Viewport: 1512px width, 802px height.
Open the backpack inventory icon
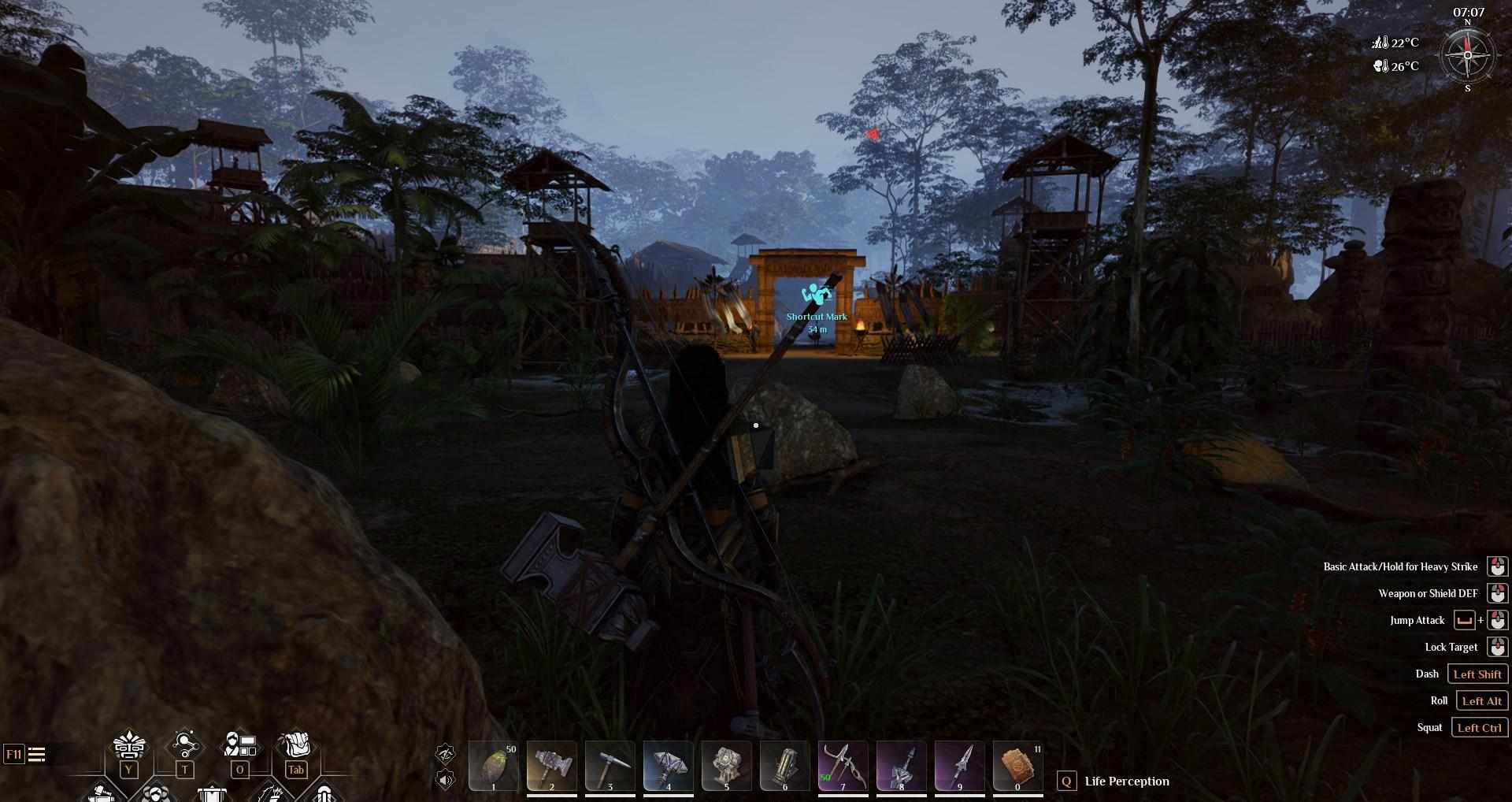pyautogui.click(x=295, y=744)
